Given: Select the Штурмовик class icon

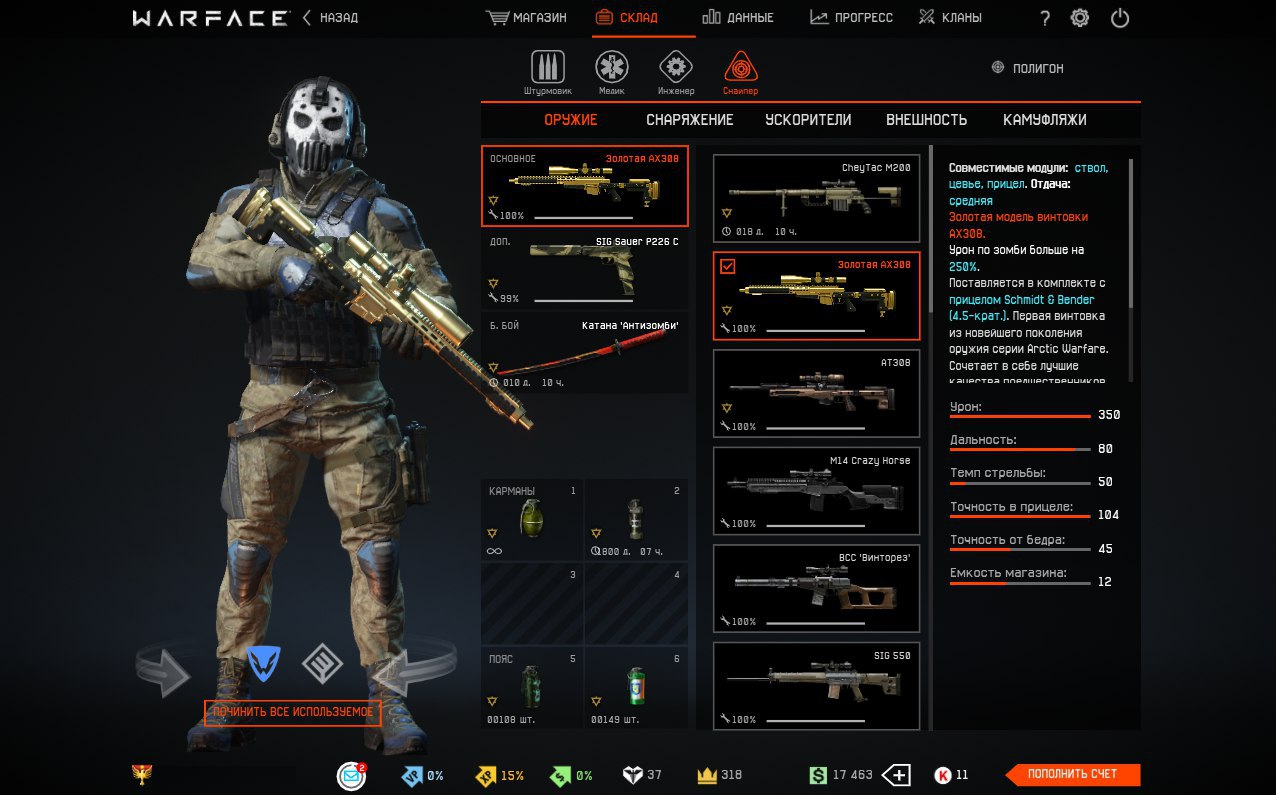Looking at the screenshot, I should (x=547, y=71).
